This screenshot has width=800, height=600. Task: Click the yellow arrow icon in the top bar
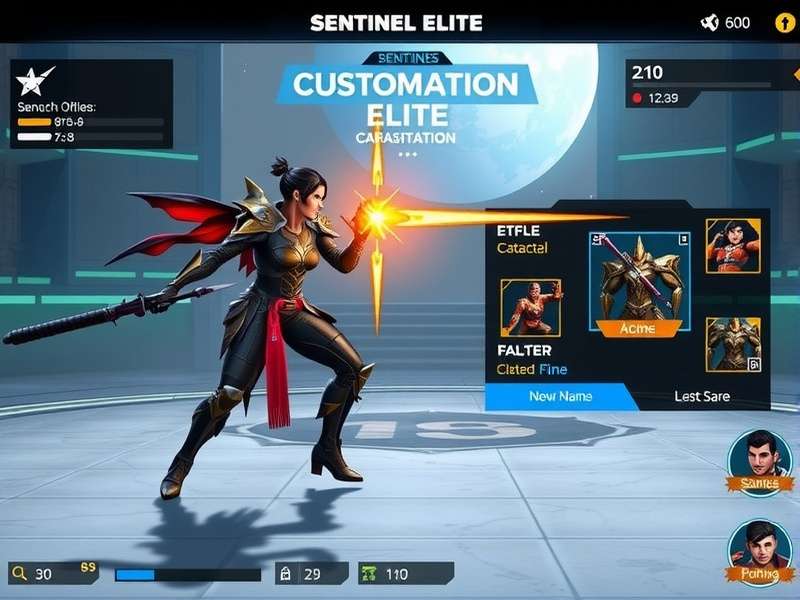778,23
